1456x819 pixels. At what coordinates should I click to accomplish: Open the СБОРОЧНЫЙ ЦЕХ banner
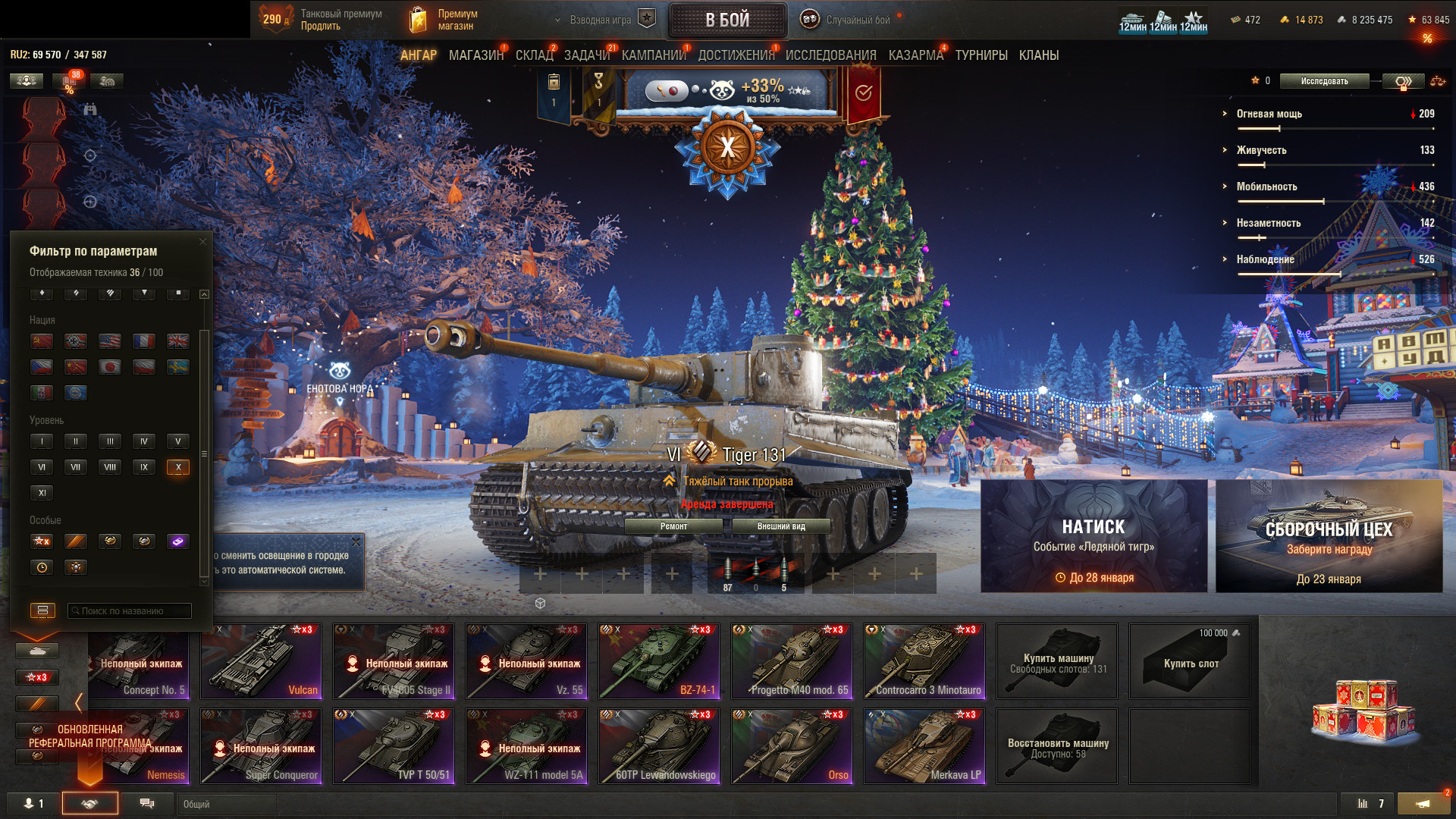pyautogui.click(x=1329, y=536)
